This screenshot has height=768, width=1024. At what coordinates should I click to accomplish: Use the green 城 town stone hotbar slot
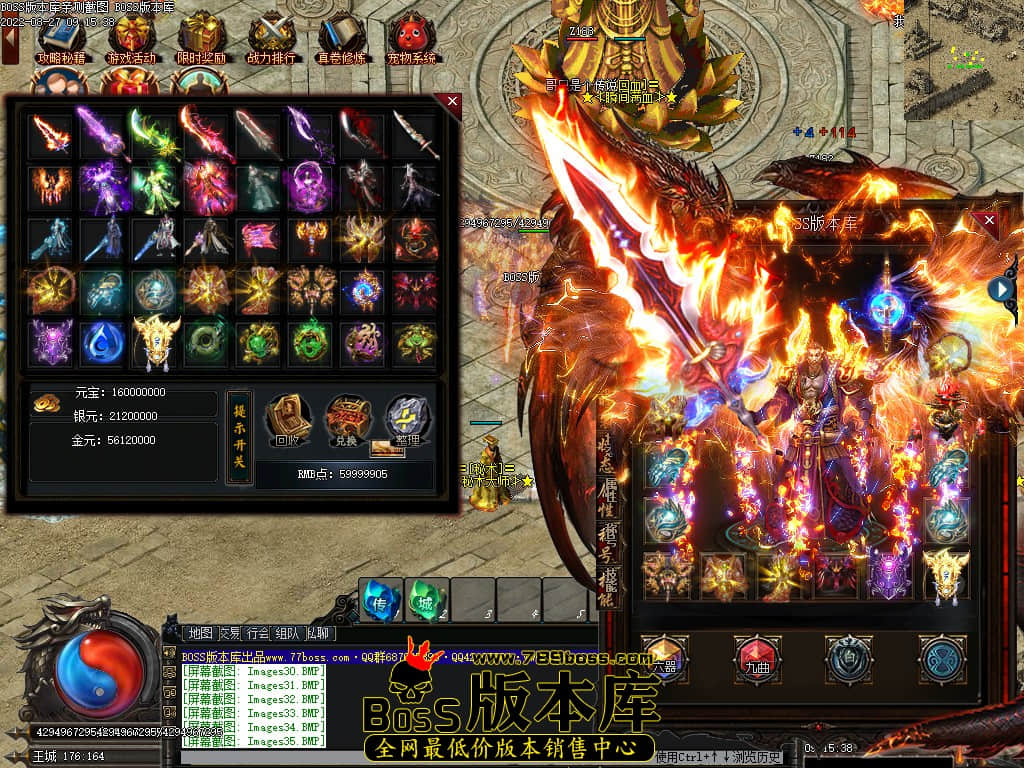426,599
